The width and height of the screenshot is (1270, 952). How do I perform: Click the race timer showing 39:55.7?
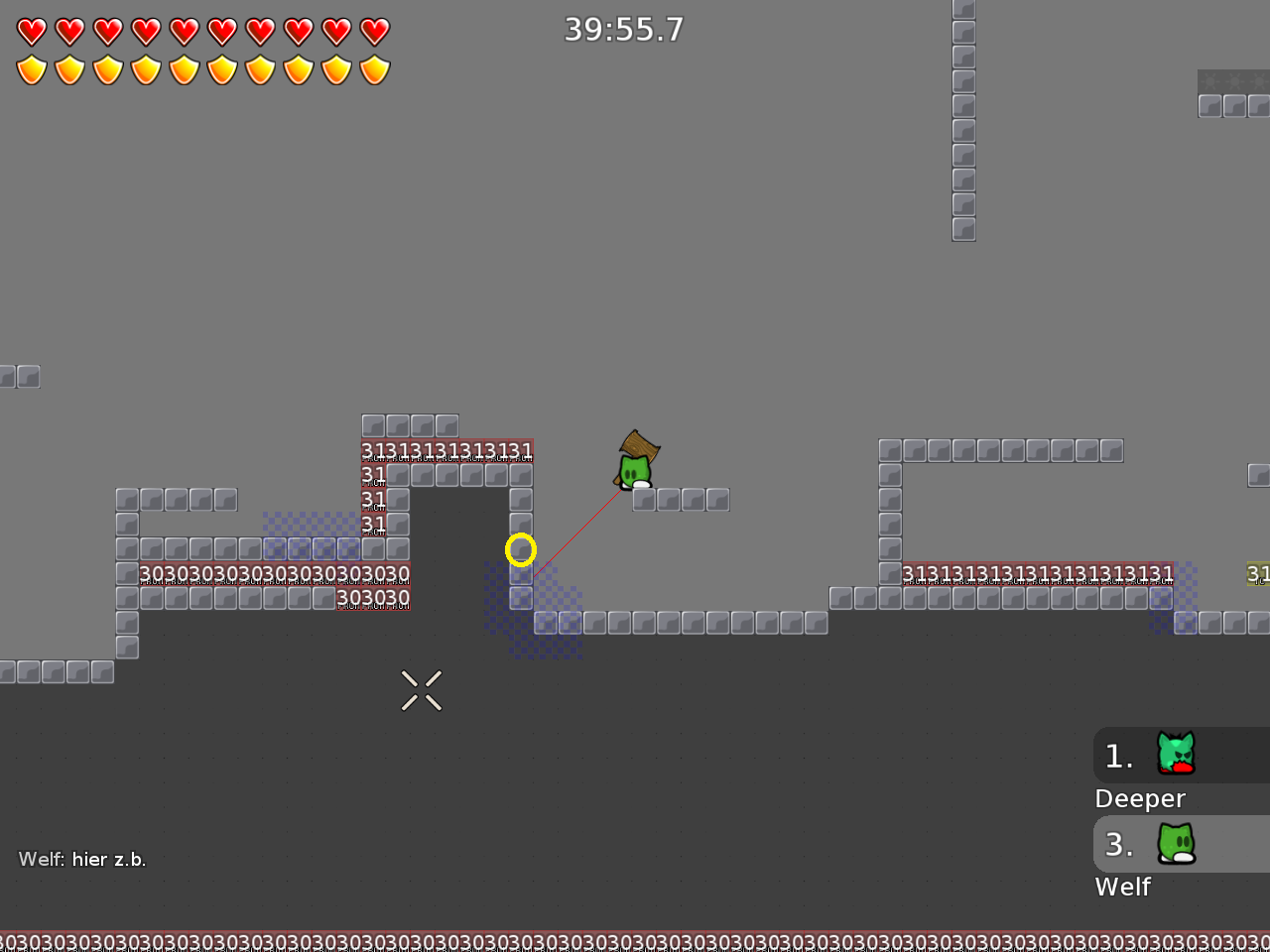click(623, 30)
